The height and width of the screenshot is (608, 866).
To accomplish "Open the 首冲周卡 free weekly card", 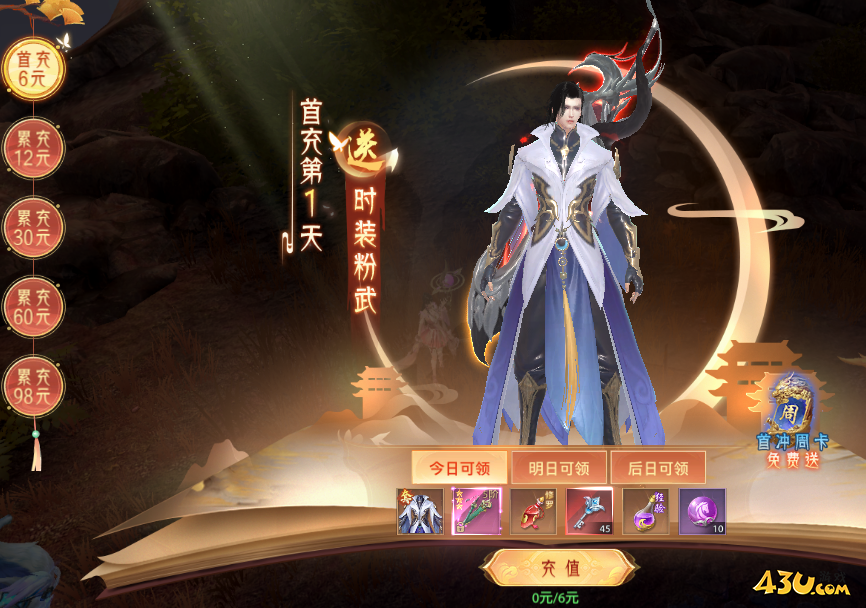I will click(792, 420).
